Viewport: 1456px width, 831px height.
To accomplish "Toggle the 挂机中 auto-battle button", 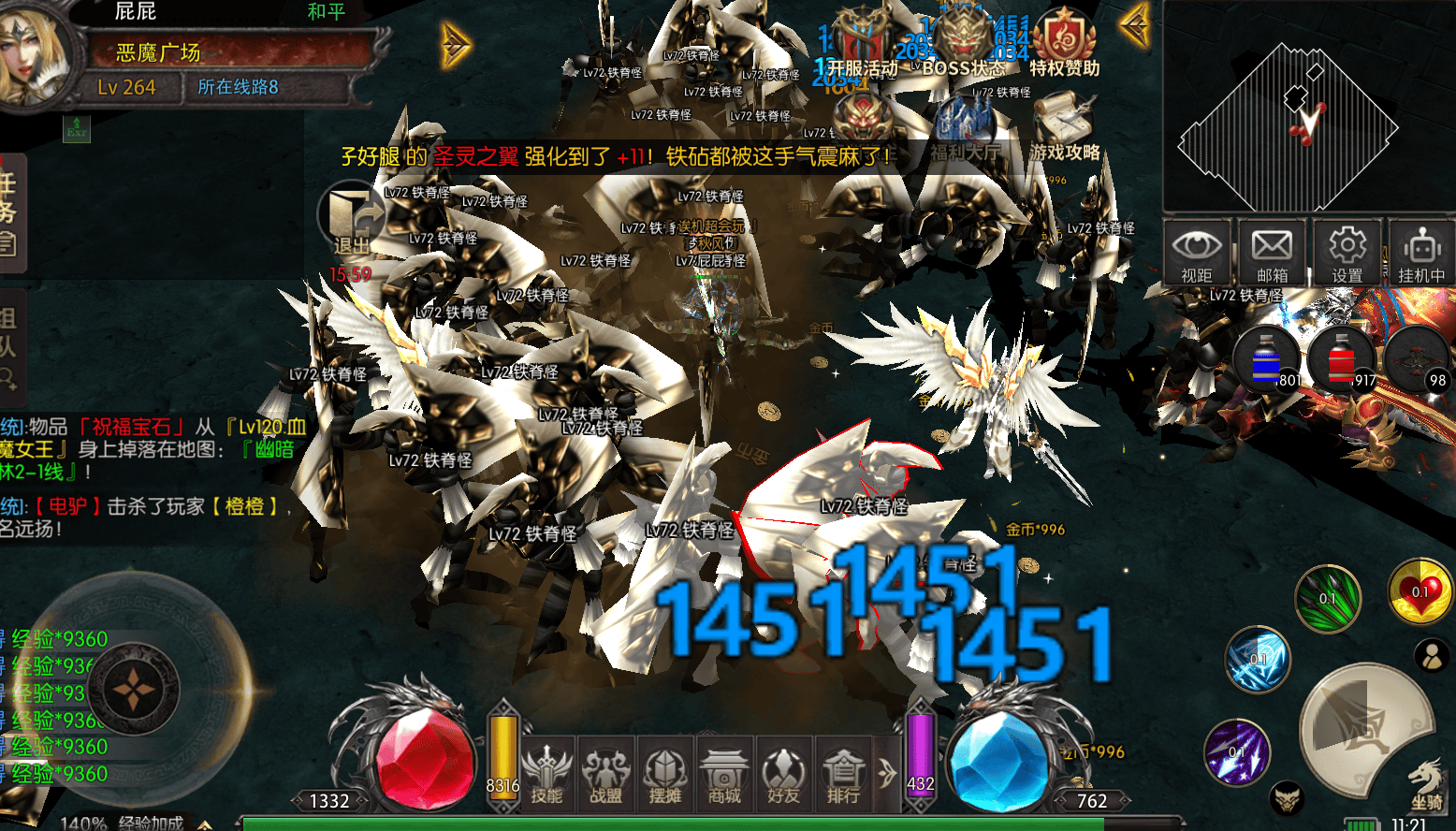I will click(x=1421, y=253).
